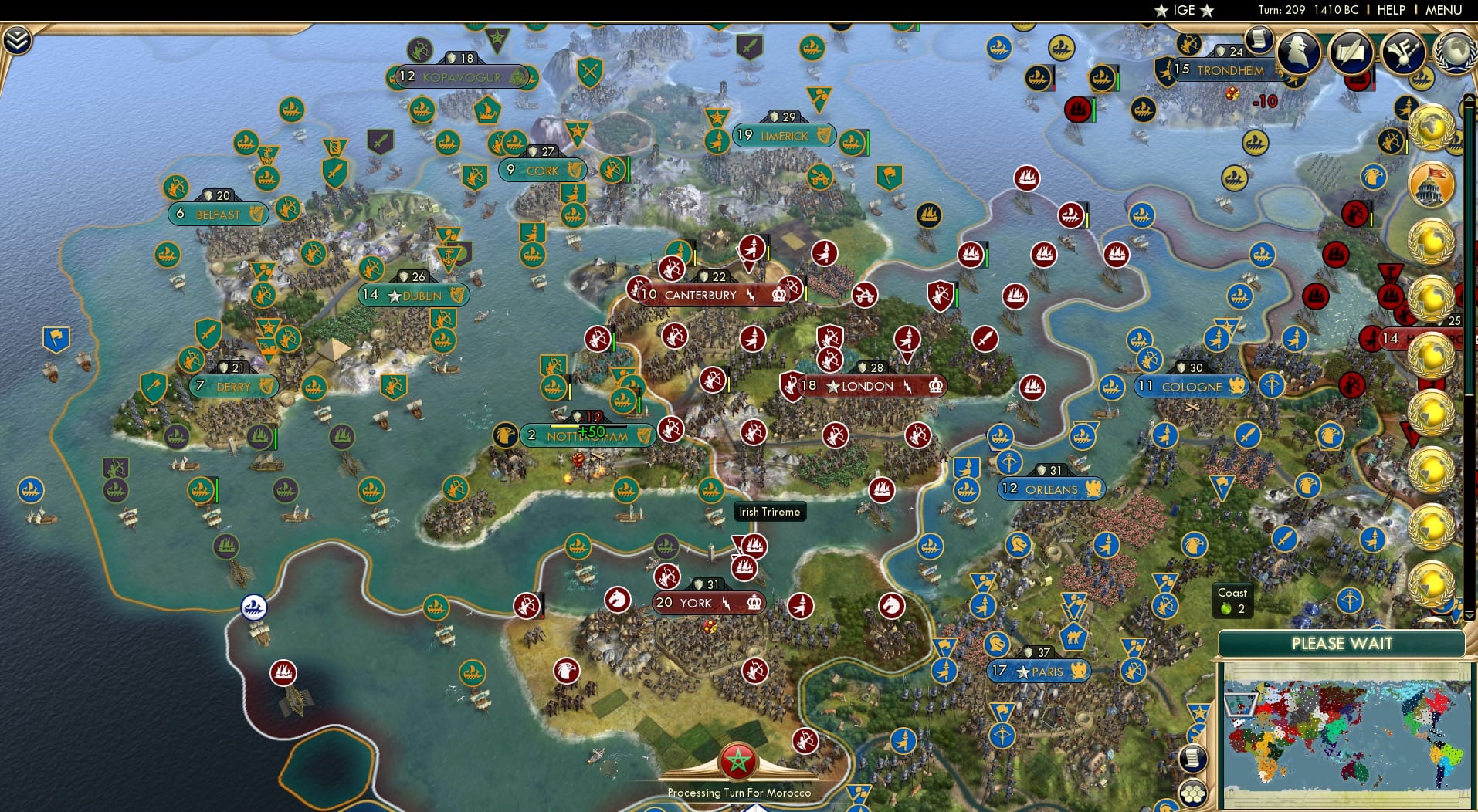
Task: Open the Espionage screen via the spy icon
Action: click(1297, 52)
